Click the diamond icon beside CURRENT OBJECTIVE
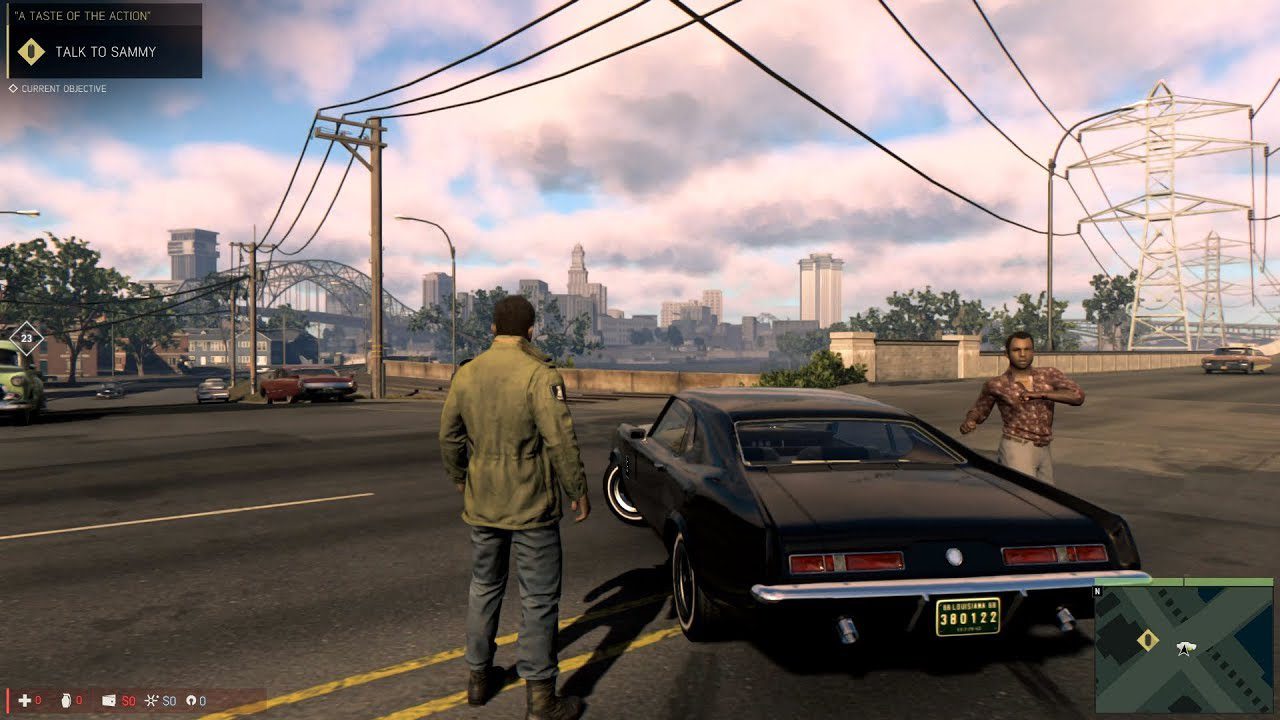This screenshot has width=1280, height=720. tap(13, 89)
